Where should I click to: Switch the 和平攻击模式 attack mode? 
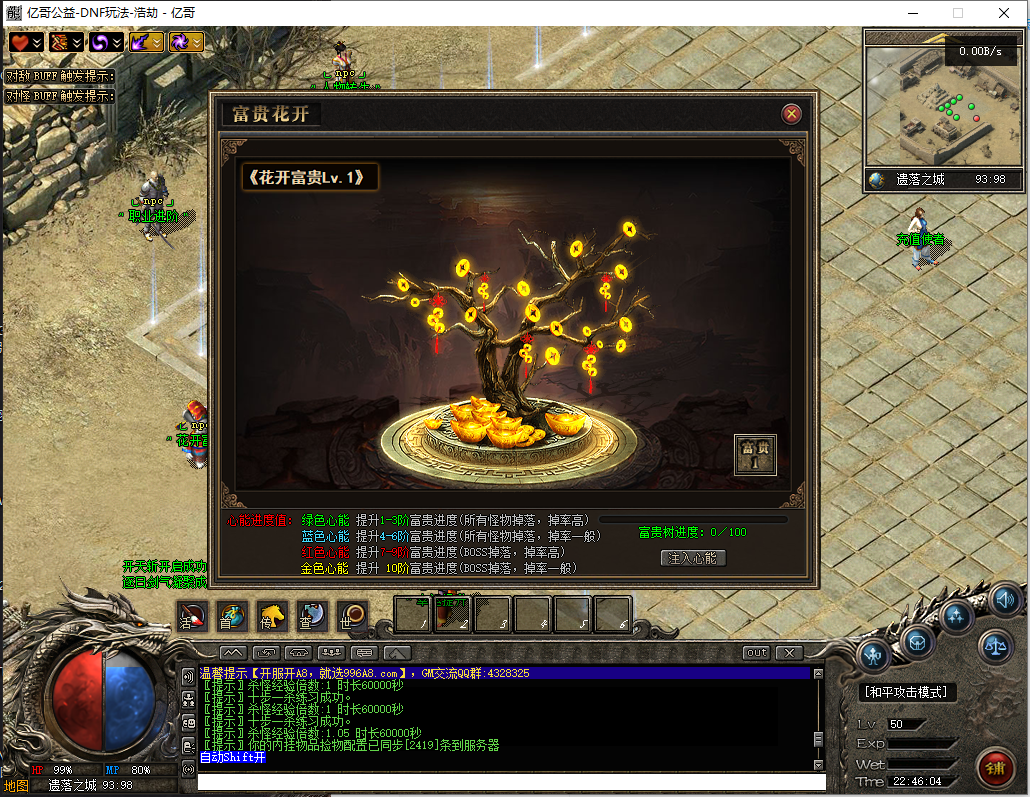click(x=908, y=692)
